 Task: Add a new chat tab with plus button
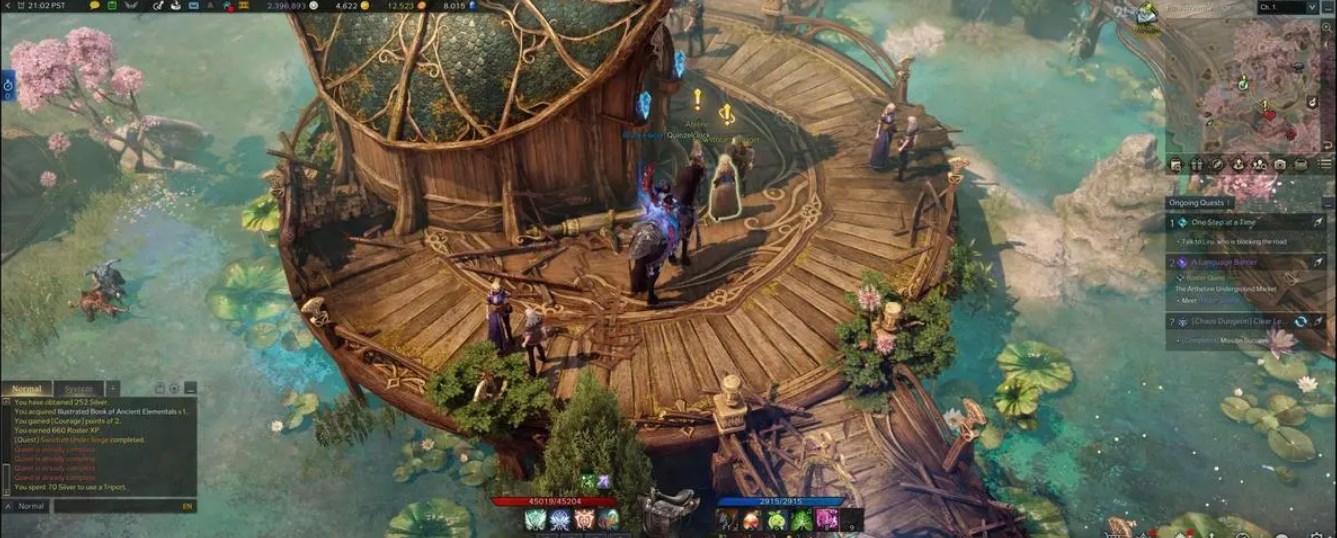pyautogui.click(x=113, y=389)
